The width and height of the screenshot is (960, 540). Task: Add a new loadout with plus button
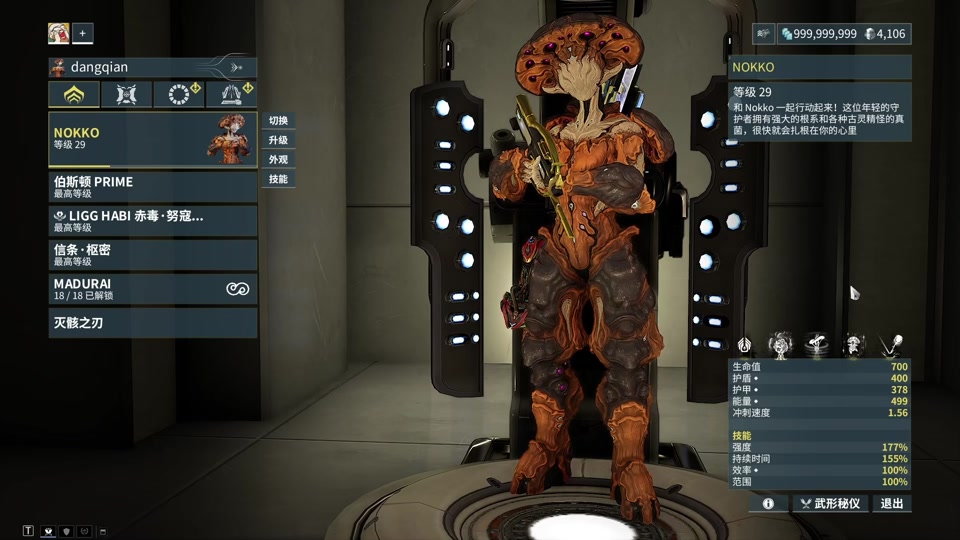coord(83,33)
